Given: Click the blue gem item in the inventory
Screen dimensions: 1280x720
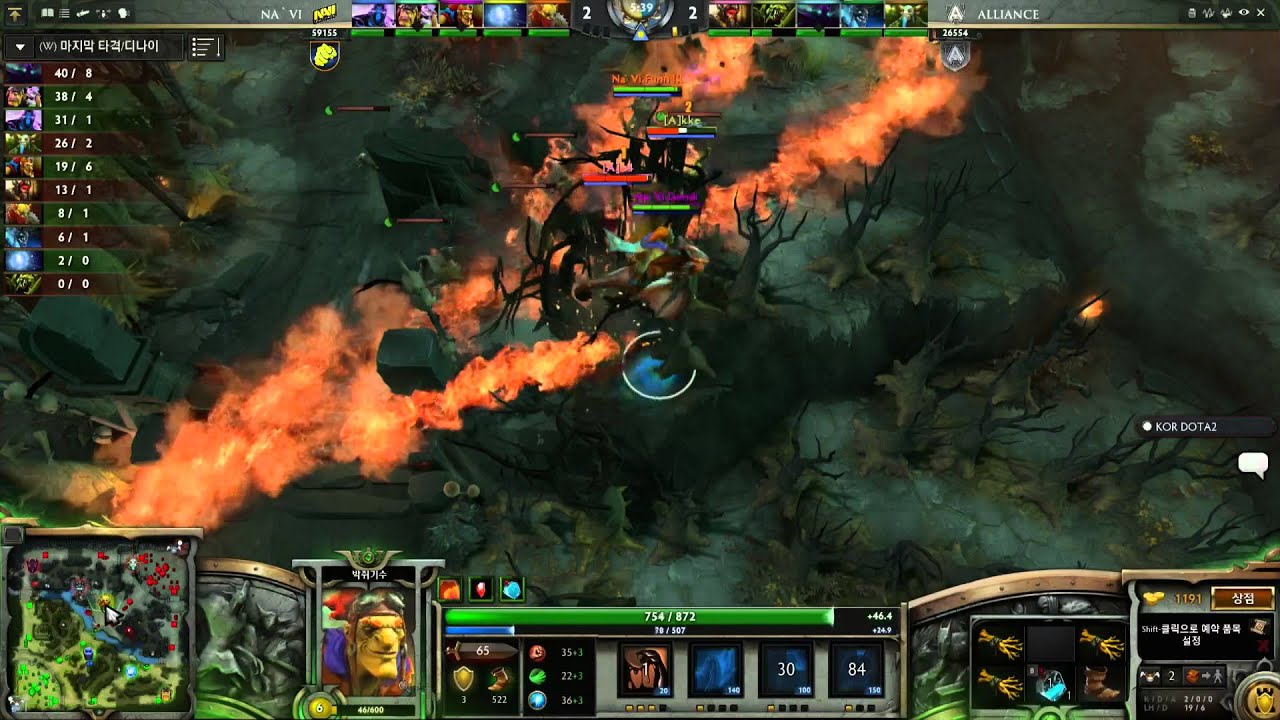Looking at the screenshot, I should 1050,685.
